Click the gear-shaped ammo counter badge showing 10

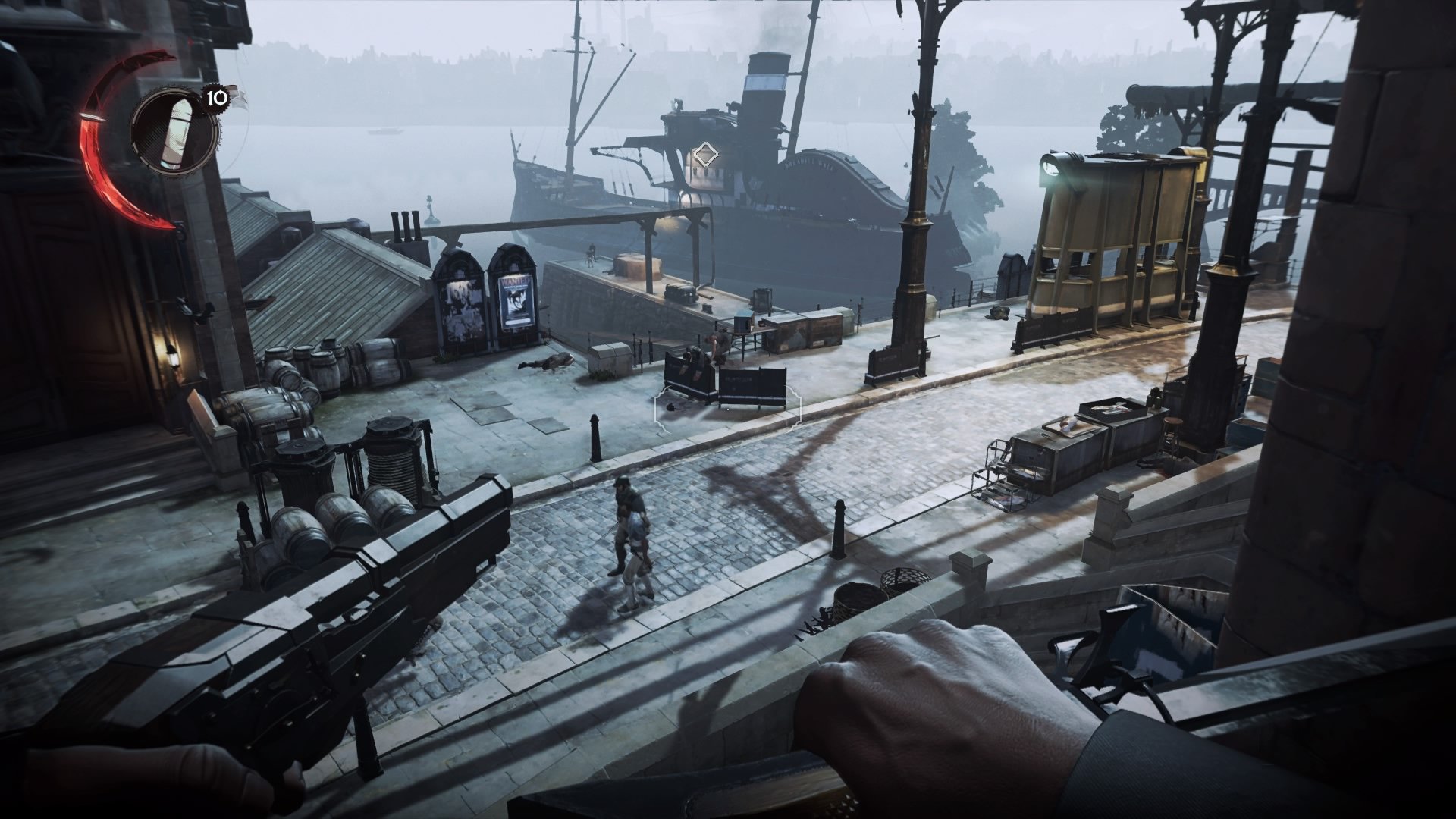215,97
